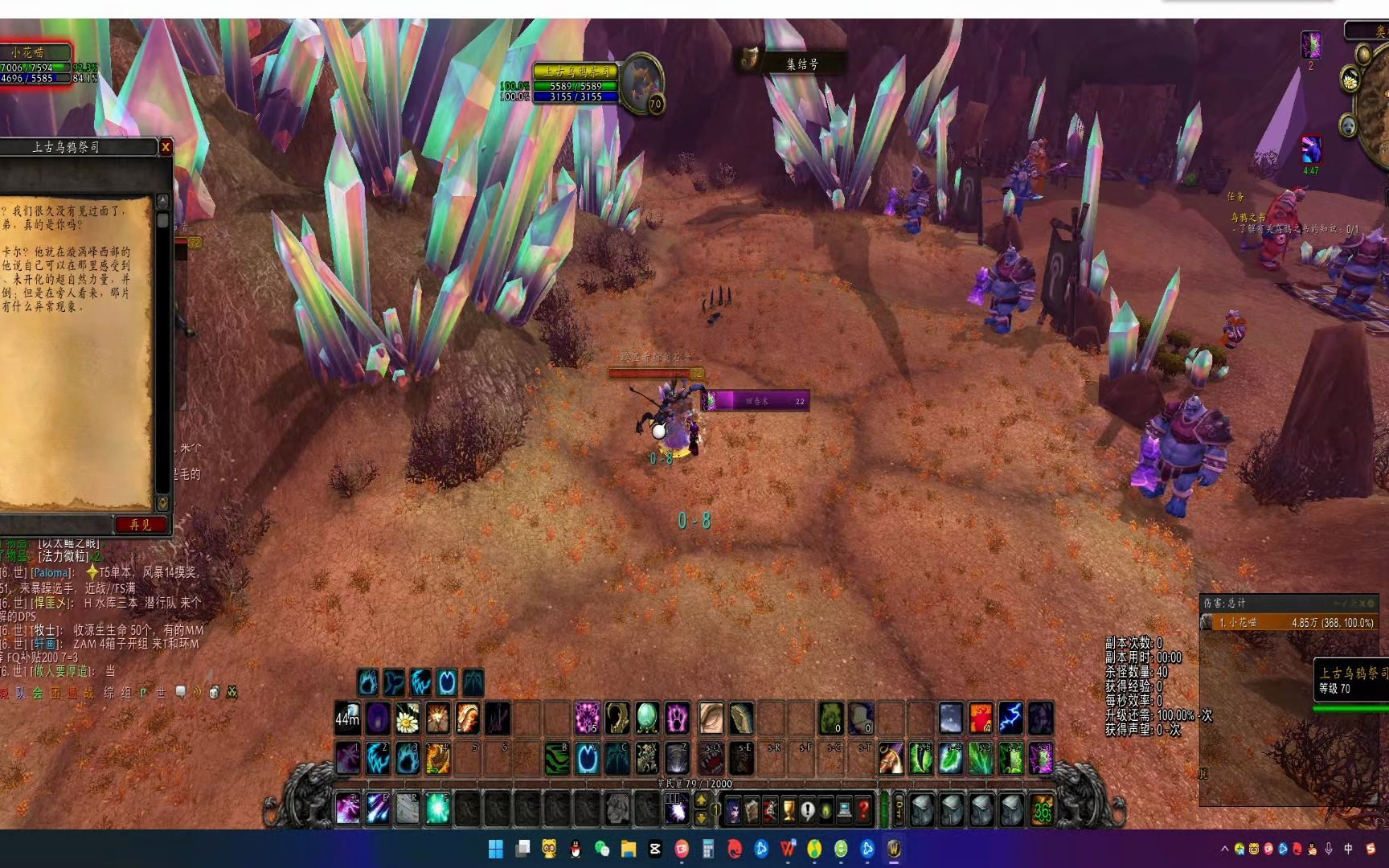Open the yellow exclamation quest log
This screenshot has height=868, width=1389.
point(807,810)
